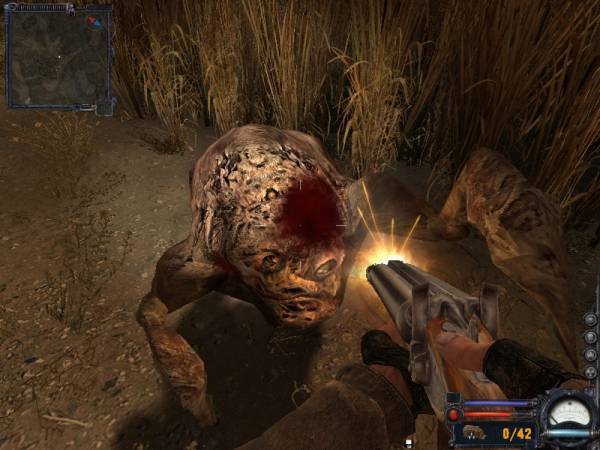Click the analog dial gauge

tap(568, 411)
